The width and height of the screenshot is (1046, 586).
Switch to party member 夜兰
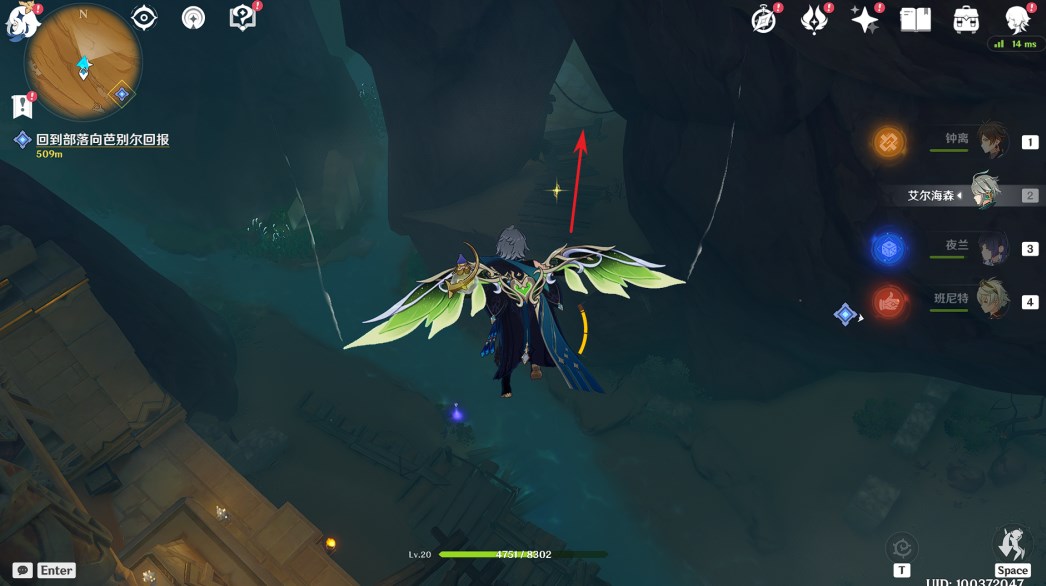point(992,248)
